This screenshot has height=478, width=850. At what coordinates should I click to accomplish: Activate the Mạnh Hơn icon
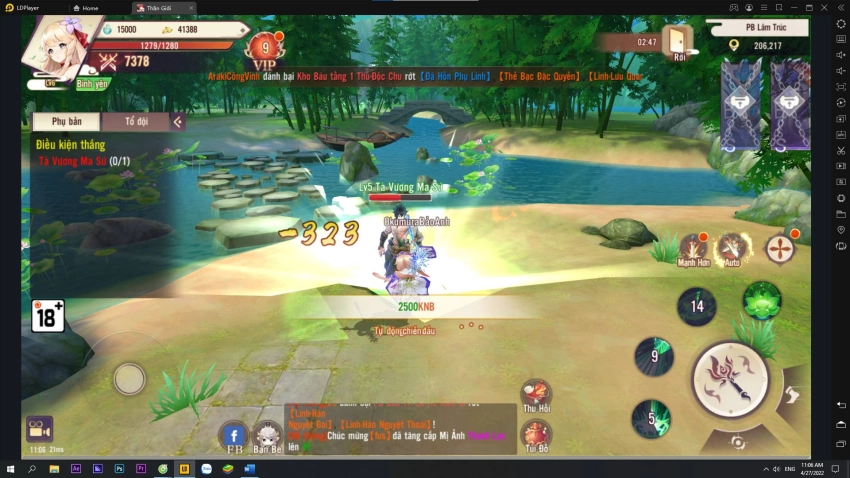coord(694,249)
